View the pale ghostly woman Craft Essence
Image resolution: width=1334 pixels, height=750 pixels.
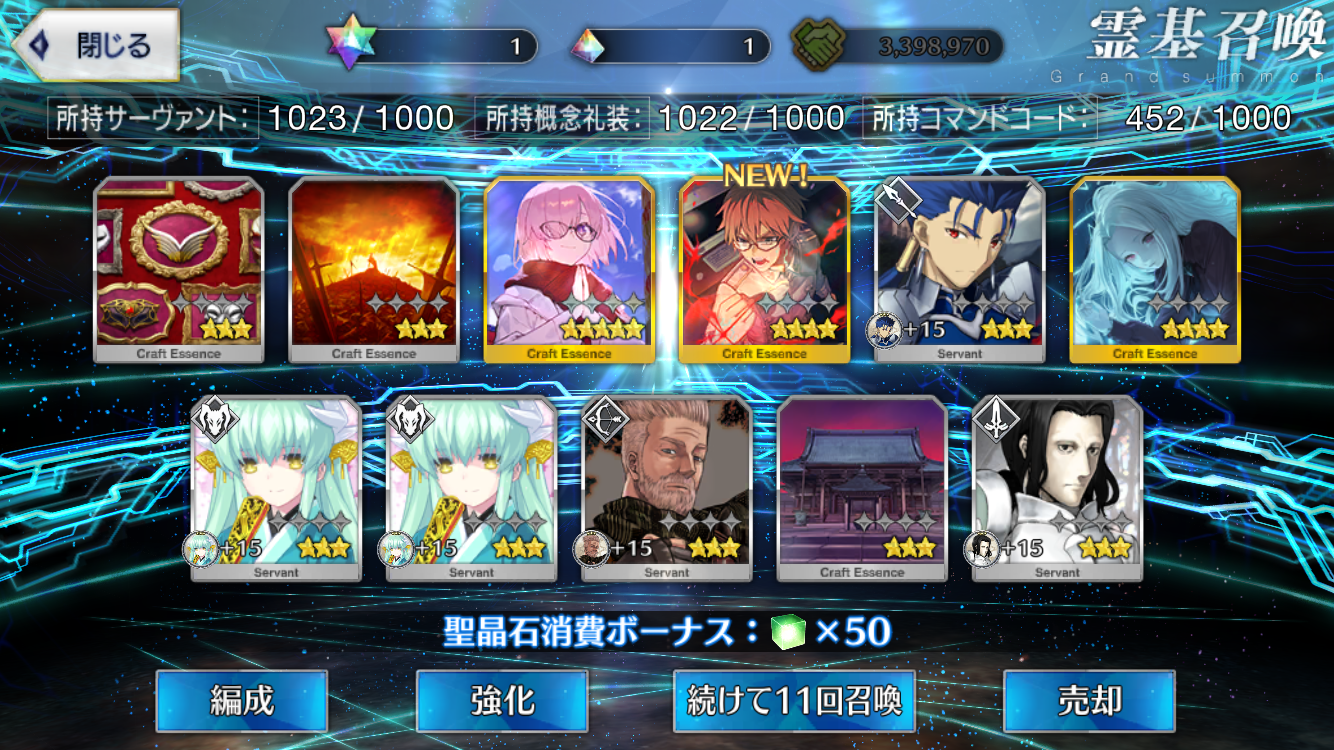click(x=1155, y=268)
